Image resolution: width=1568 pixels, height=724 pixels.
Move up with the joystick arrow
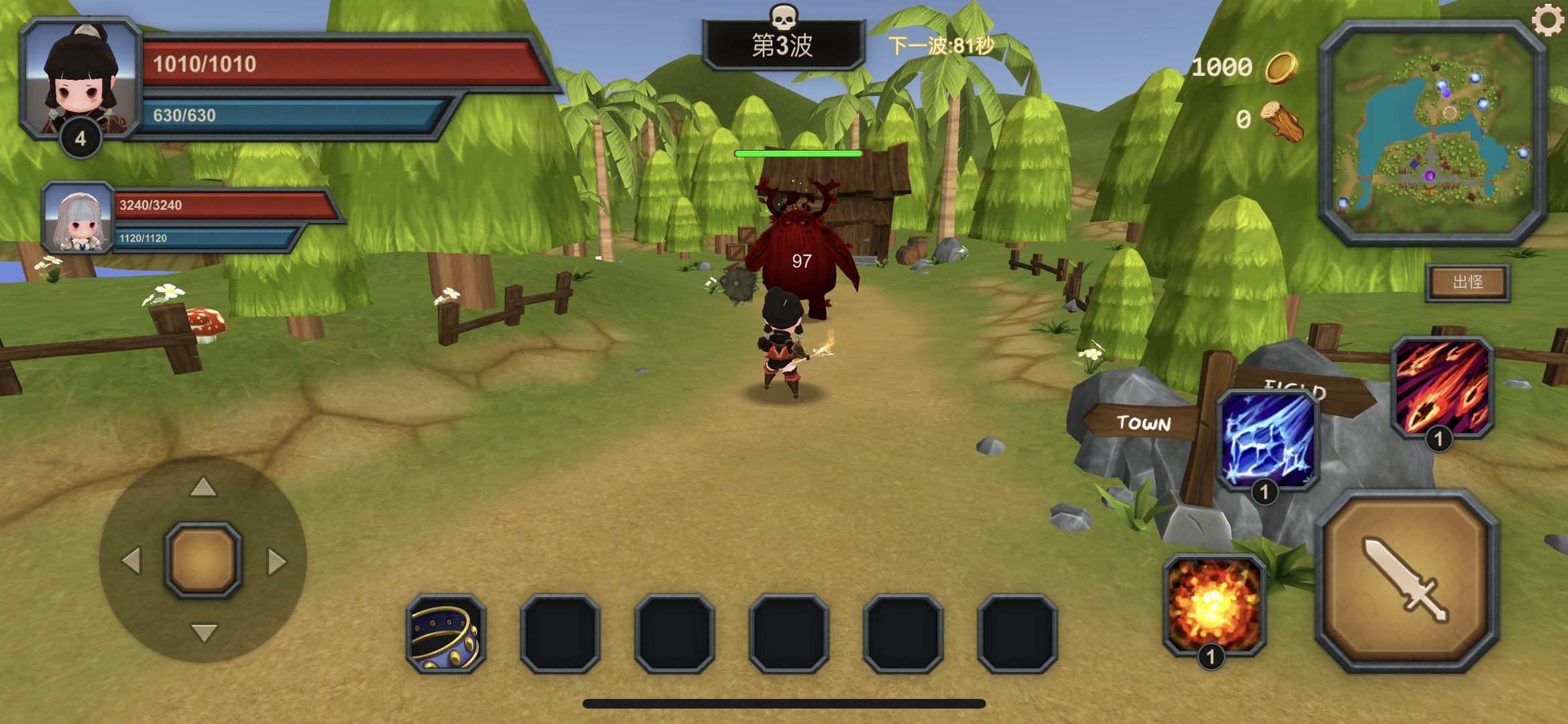click(203, 487)
